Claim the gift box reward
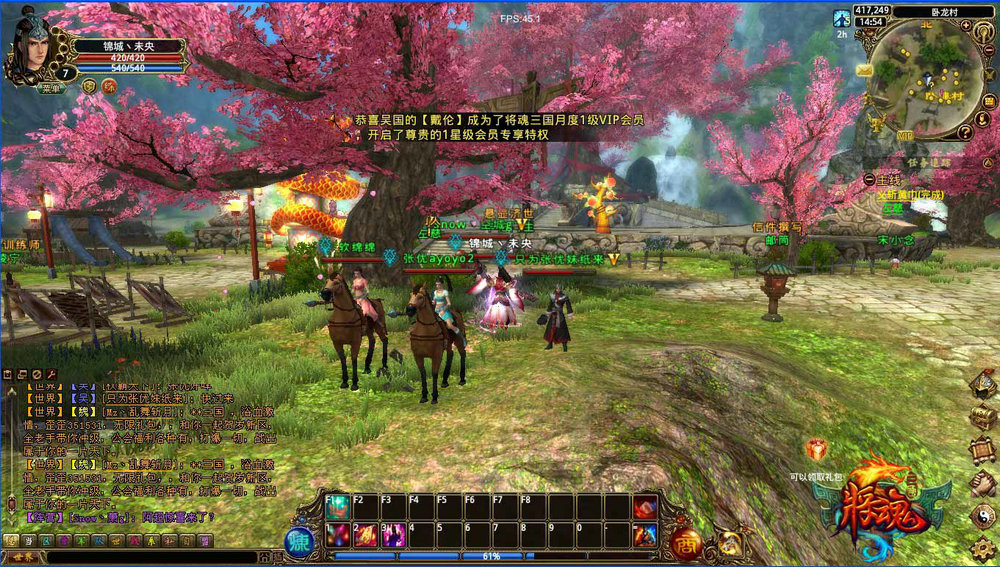The width and height of the screenshot is (1000, 567). pyautogui.click(x=817, y=451)
